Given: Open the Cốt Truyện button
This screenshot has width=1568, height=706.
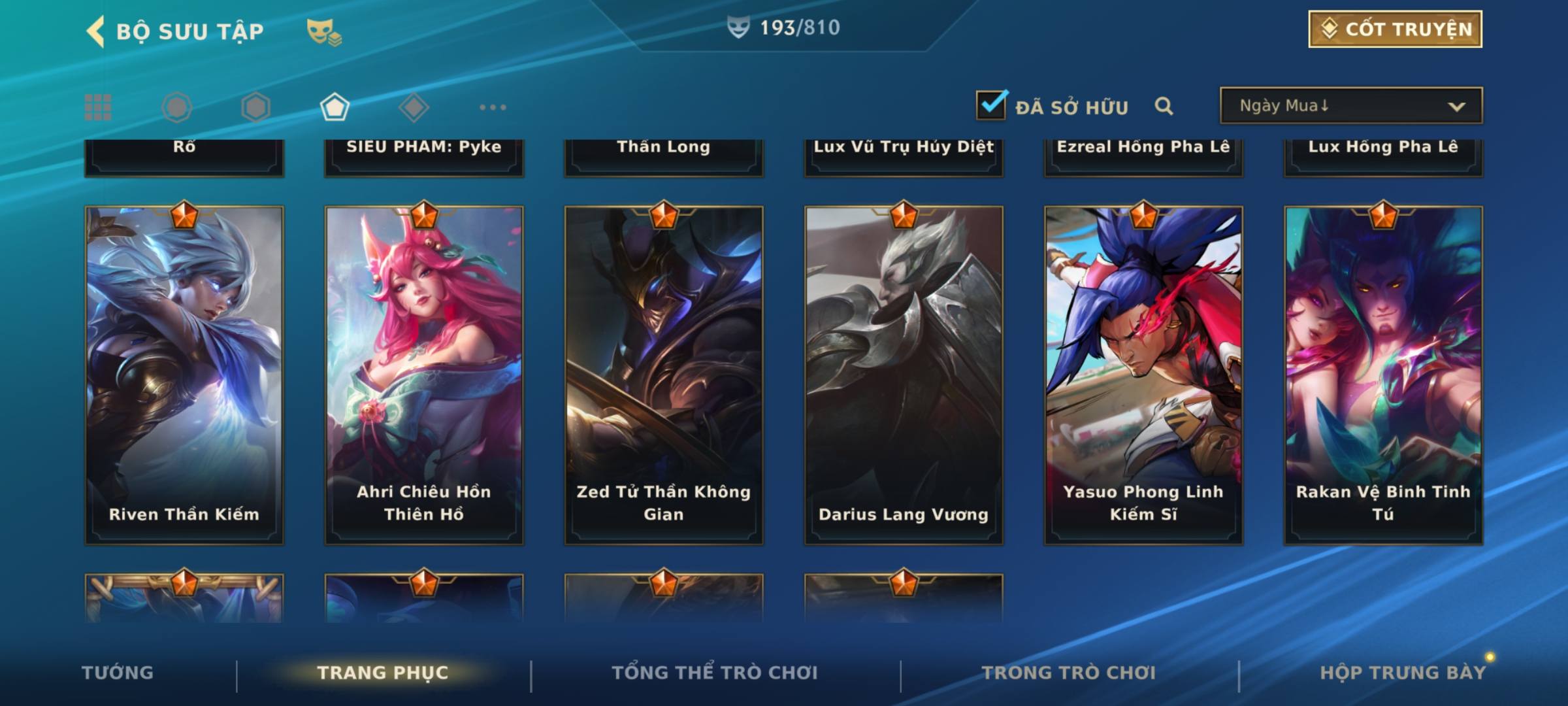Looking at the screenshot, I should click(1395, 29).
